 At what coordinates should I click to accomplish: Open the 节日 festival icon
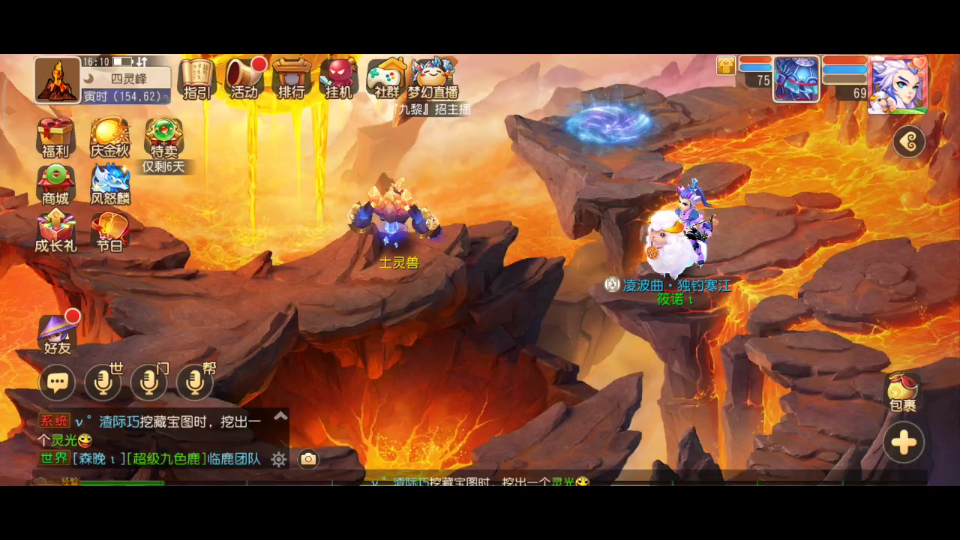[110, 233]
